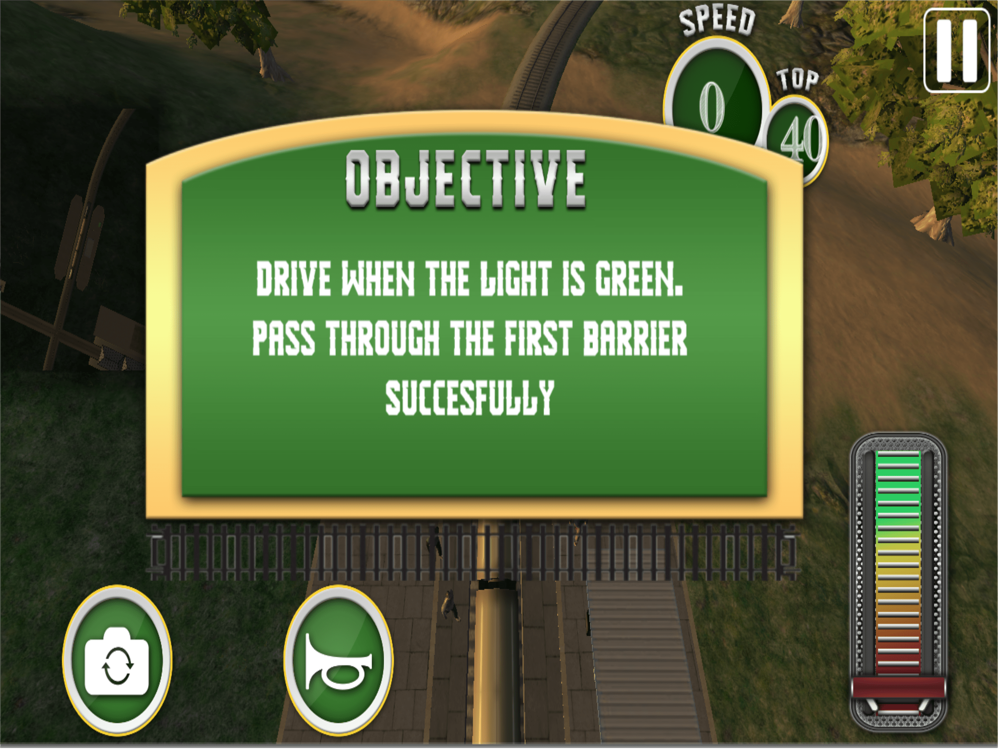1000x750 pixels.
Task: Click the throttle lever slider
Action: pos(898,687)
